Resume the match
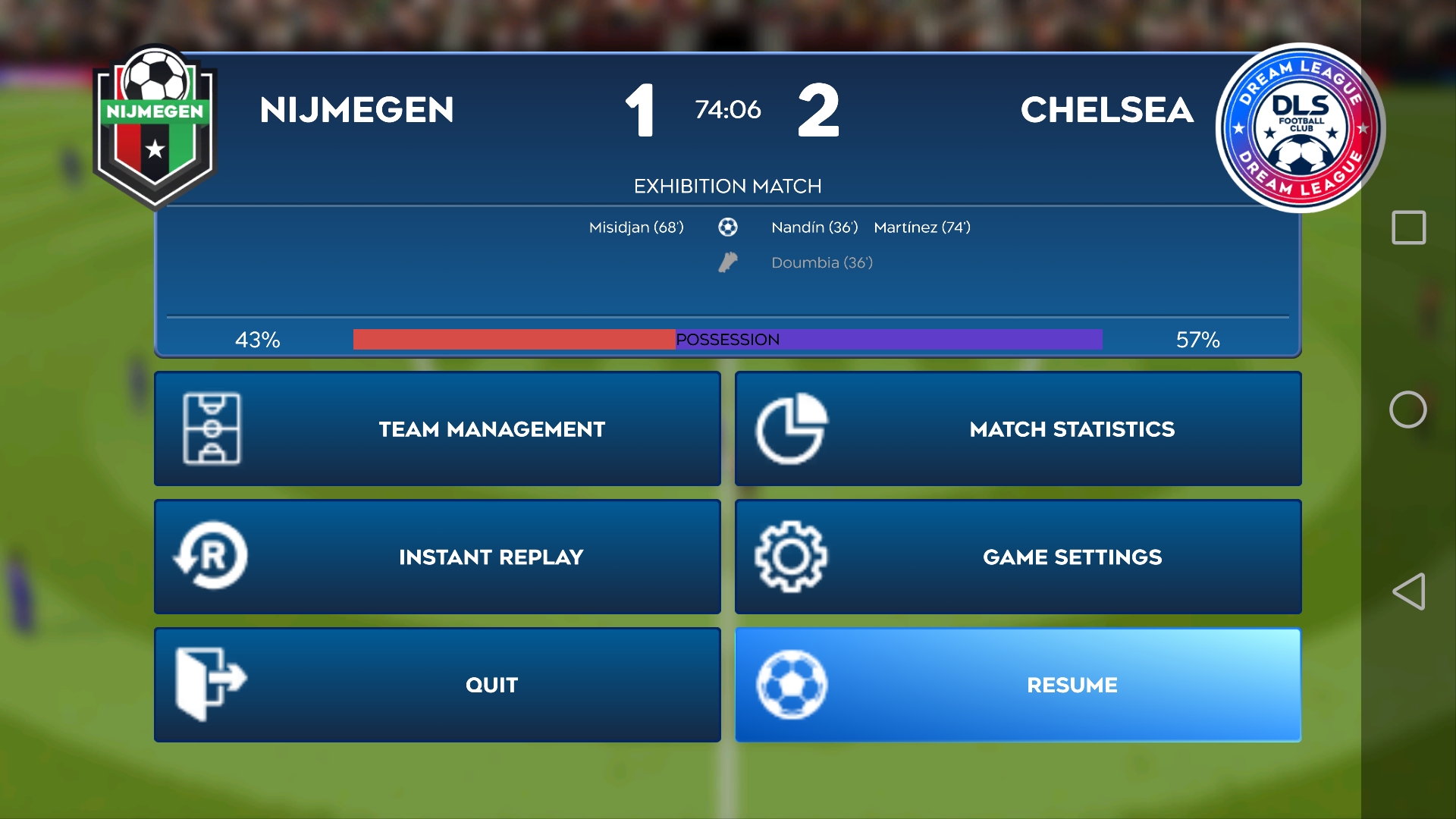1456x819 pixels. 1018,685
